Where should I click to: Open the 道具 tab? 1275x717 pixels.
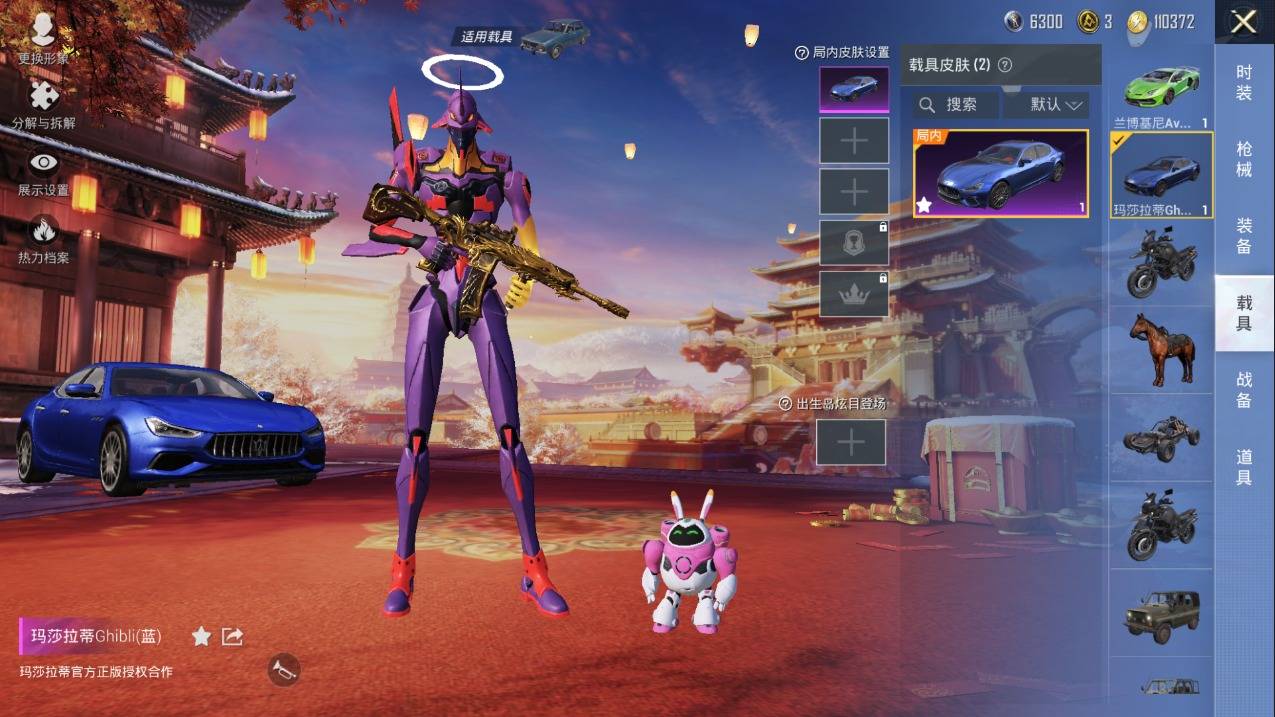pyautogui.click(x=1244, y=467)
